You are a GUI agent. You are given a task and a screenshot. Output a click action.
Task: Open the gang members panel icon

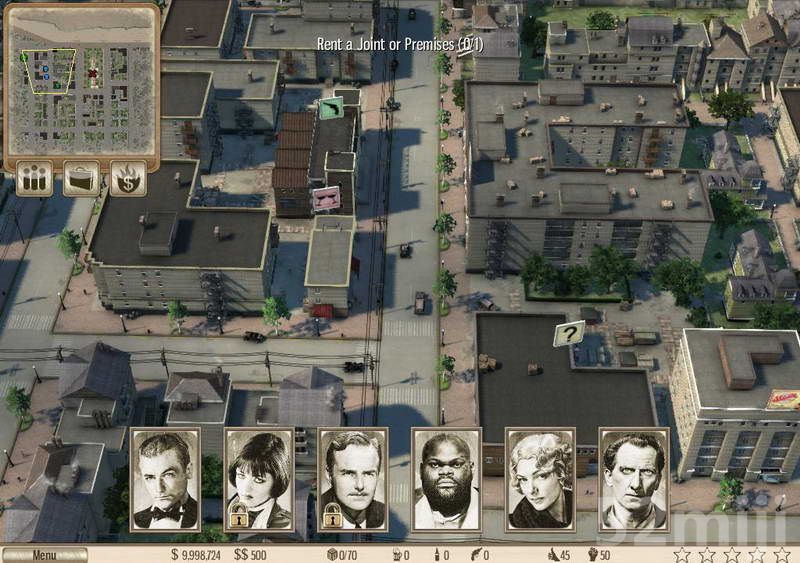(x=34, y=179)
